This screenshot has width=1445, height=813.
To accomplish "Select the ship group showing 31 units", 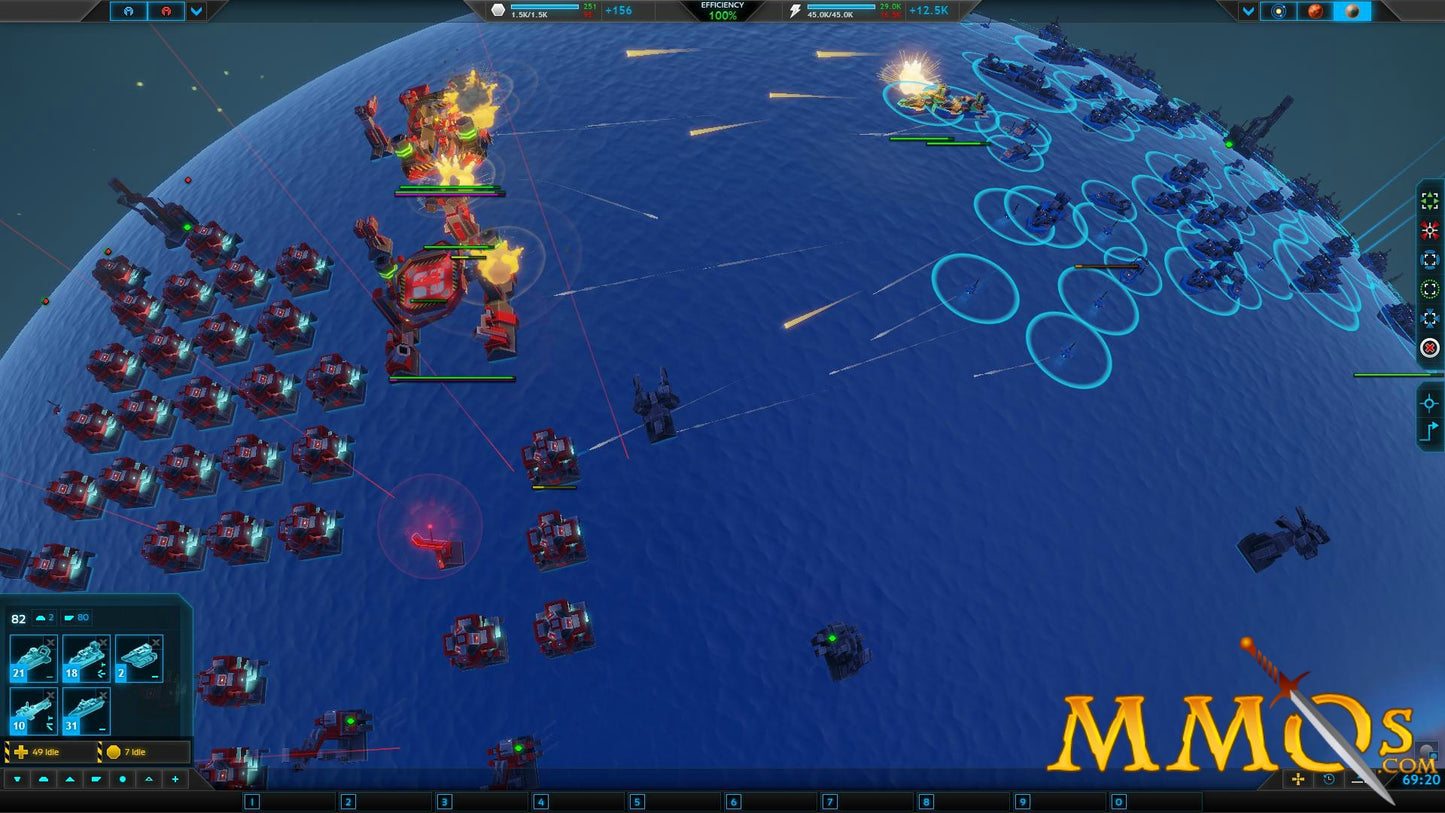I will [x=86, y=710].
